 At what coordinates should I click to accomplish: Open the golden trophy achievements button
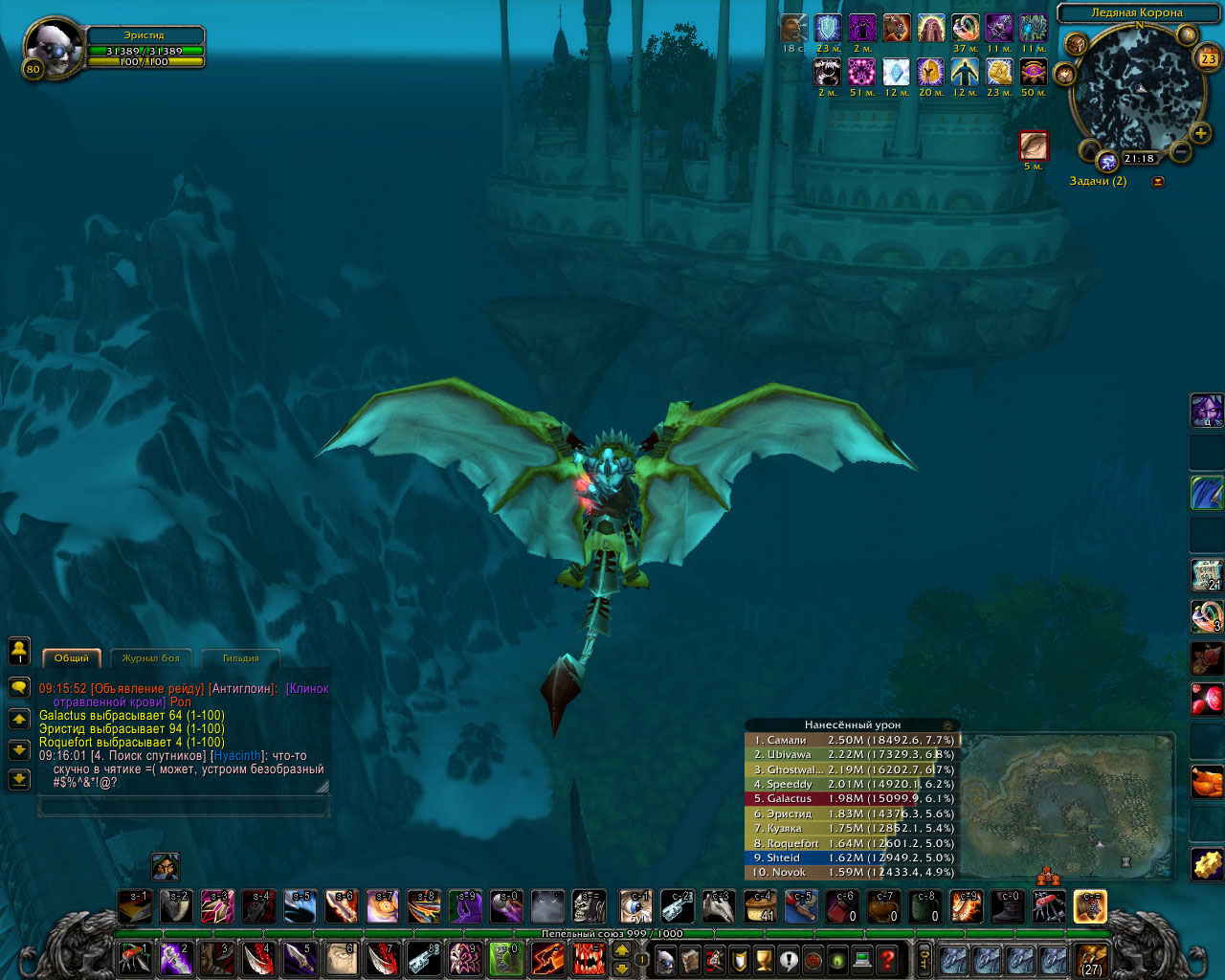point(763,959)
